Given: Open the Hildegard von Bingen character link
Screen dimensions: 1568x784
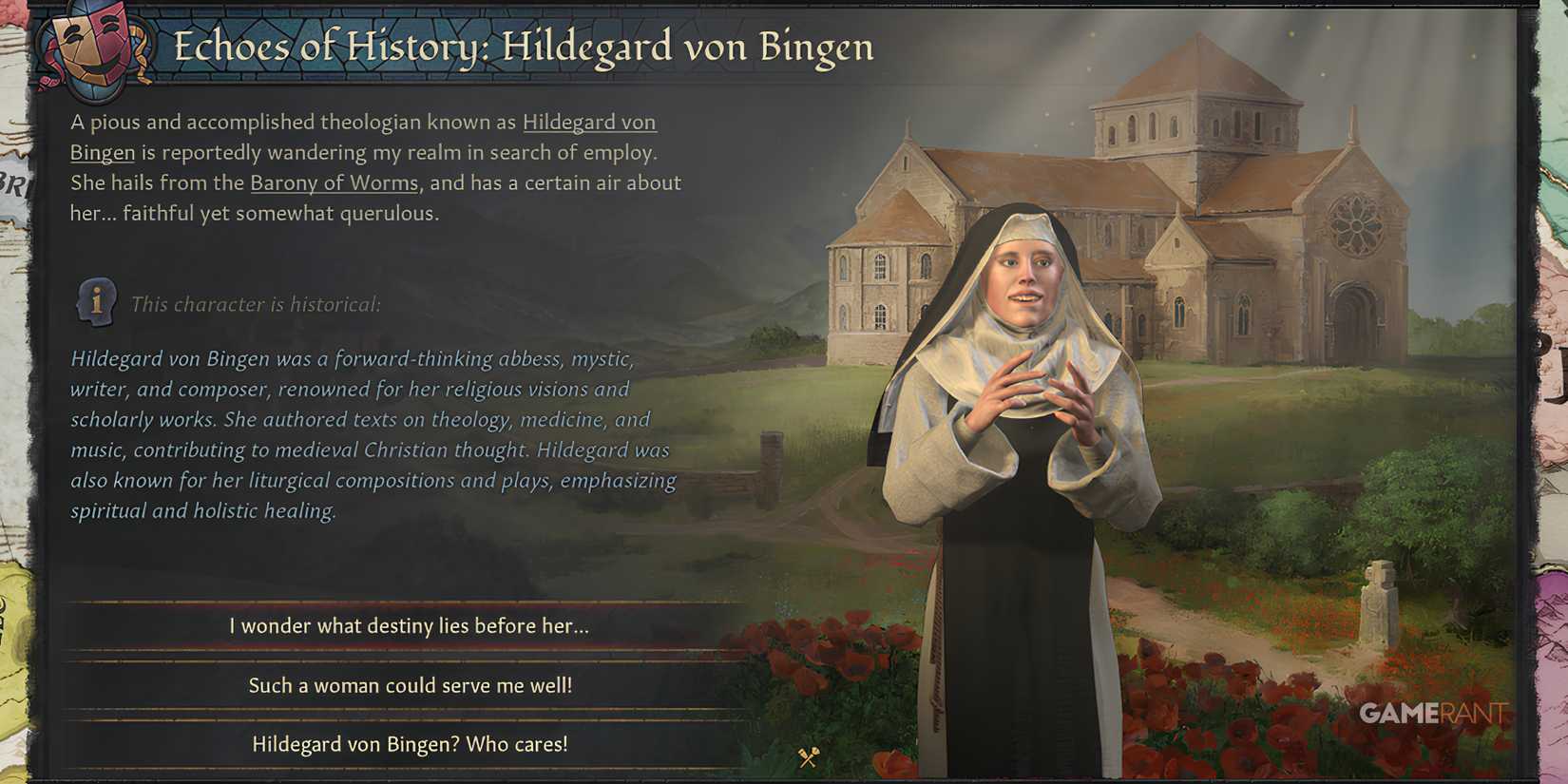Looking at the screenshot, I should click(589, 122).
